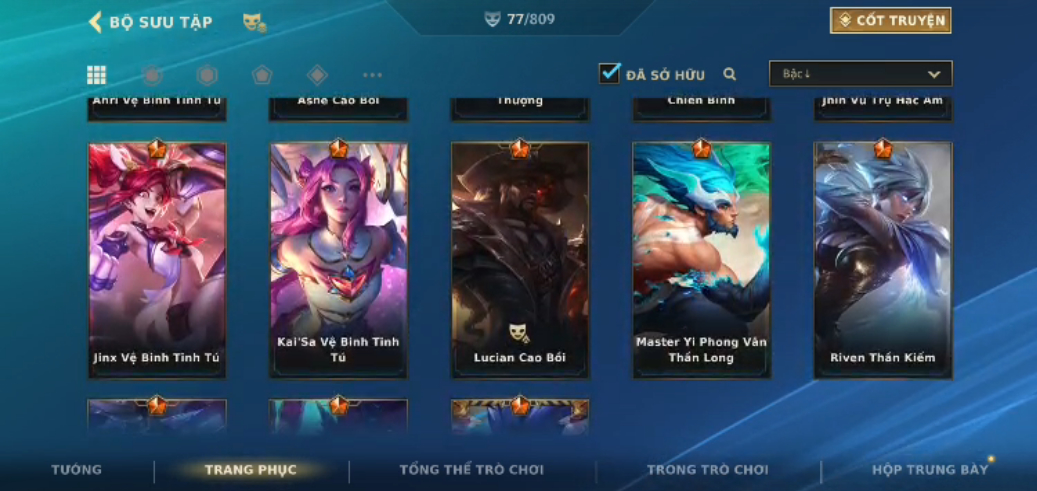Switch to Tổng Thể Trò Chơi tab

[471, 470]
